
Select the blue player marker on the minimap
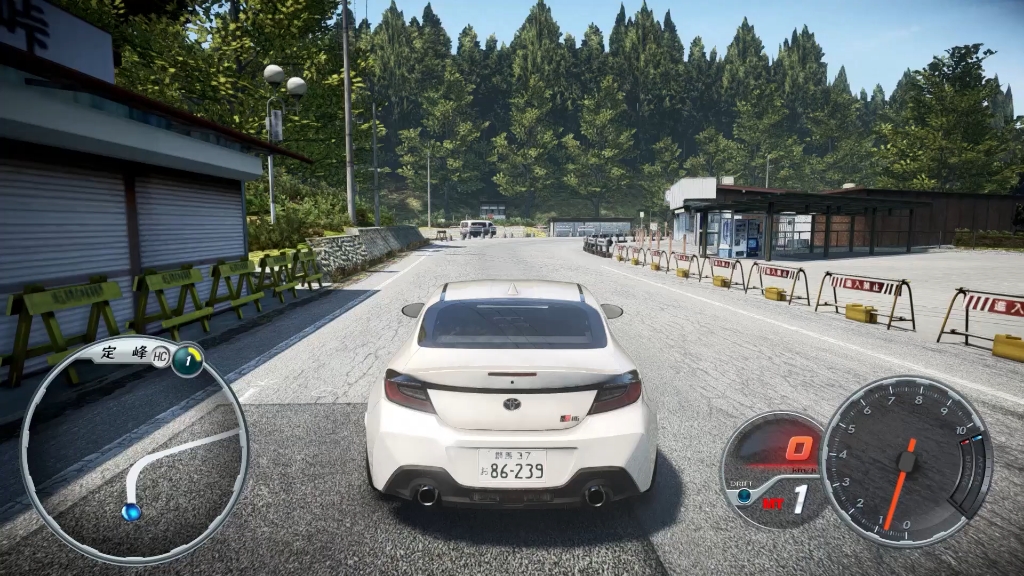[x=131, y=512]
